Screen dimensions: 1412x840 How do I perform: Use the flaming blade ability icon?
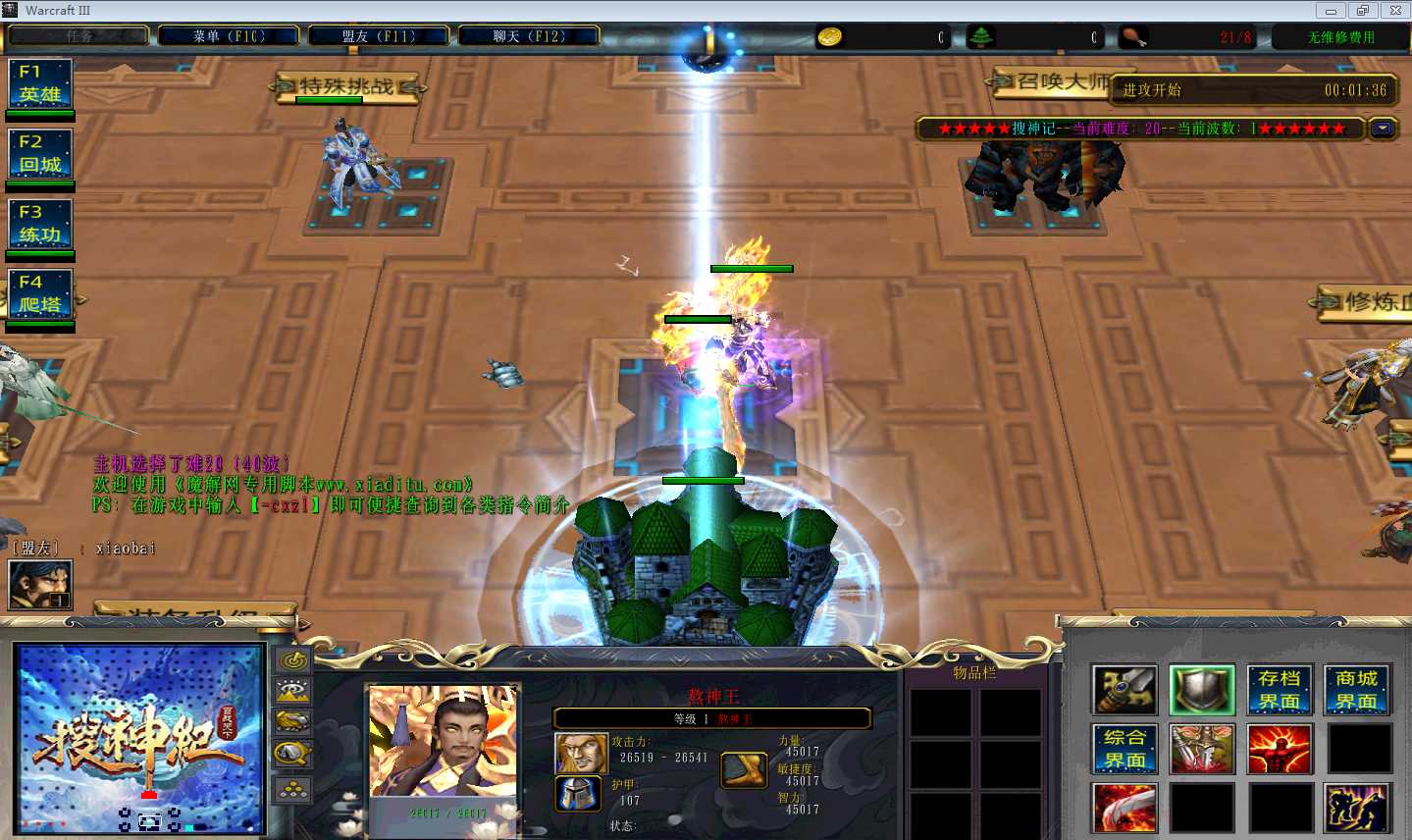1124,808
